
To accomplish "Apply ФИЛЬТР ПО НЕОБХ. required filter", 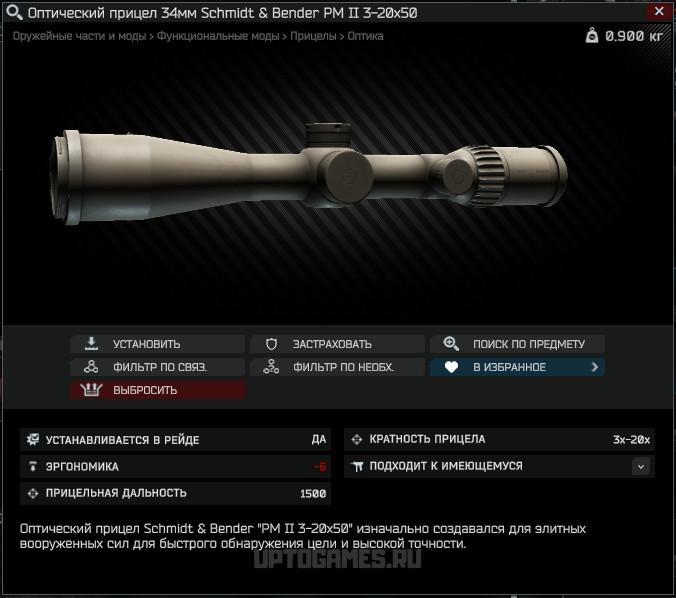I will tap(337, 367).
